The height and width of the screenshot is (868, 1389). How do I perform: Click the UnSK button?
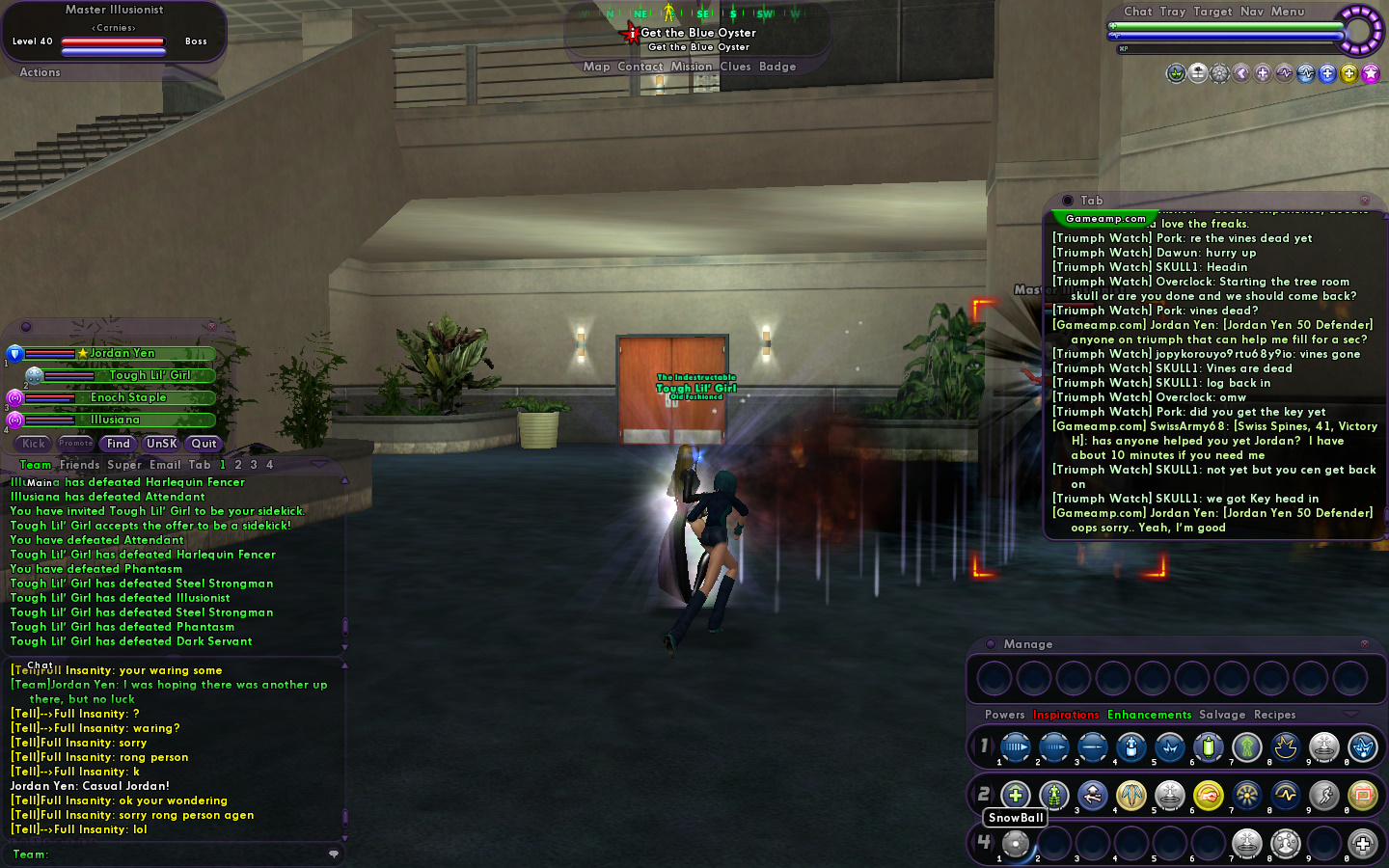(161, 444)
